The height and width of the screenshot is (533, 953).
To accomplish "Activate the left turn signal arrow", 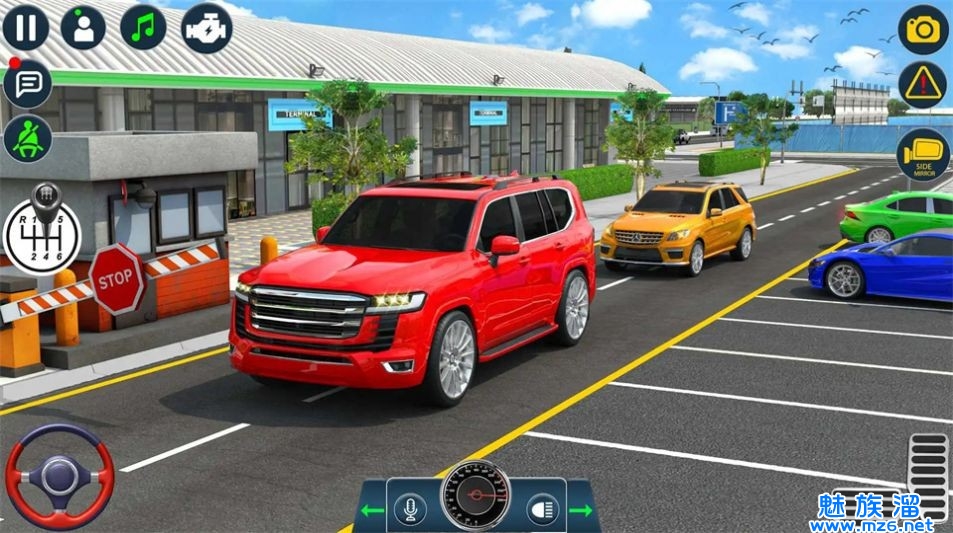I will 372,511.
